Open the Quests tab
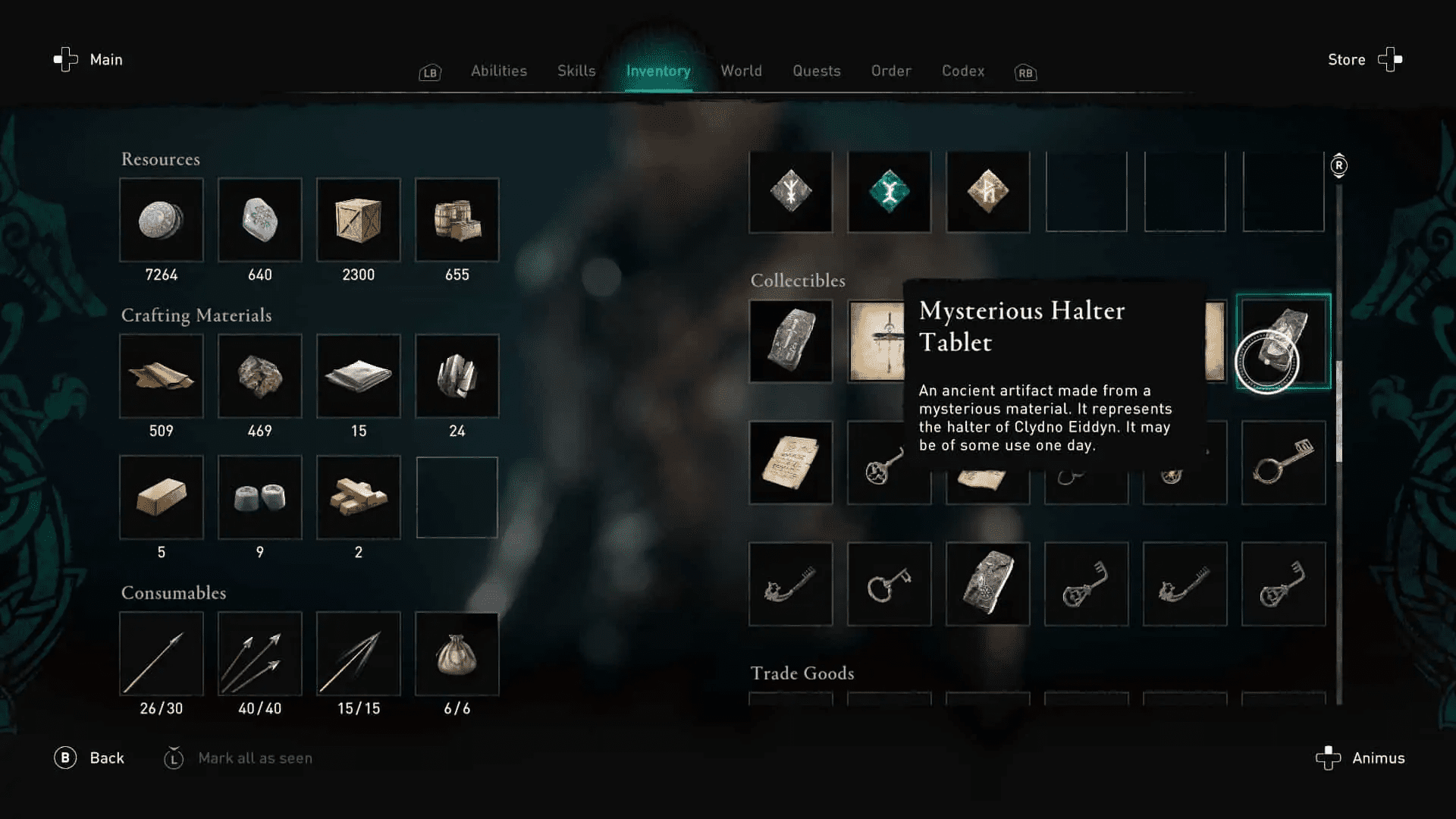This screenshot has height=819, width=1456. pyautogui.click(x=816, y=71)
